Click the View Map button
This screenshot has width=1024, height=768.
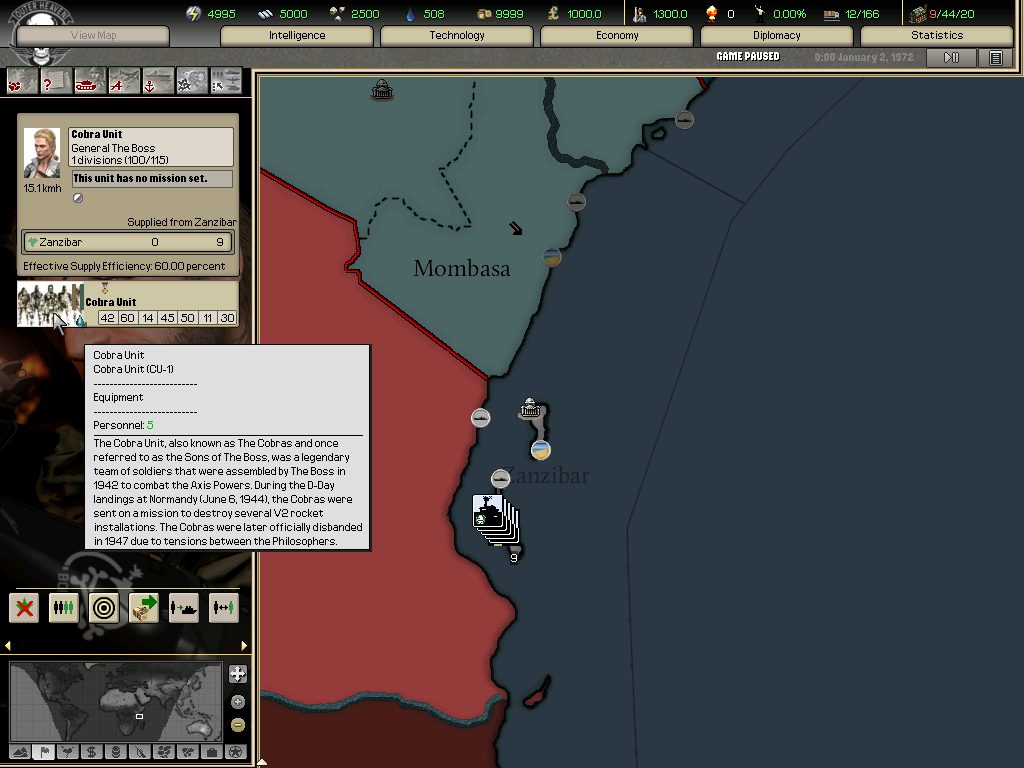click(95, 36)
